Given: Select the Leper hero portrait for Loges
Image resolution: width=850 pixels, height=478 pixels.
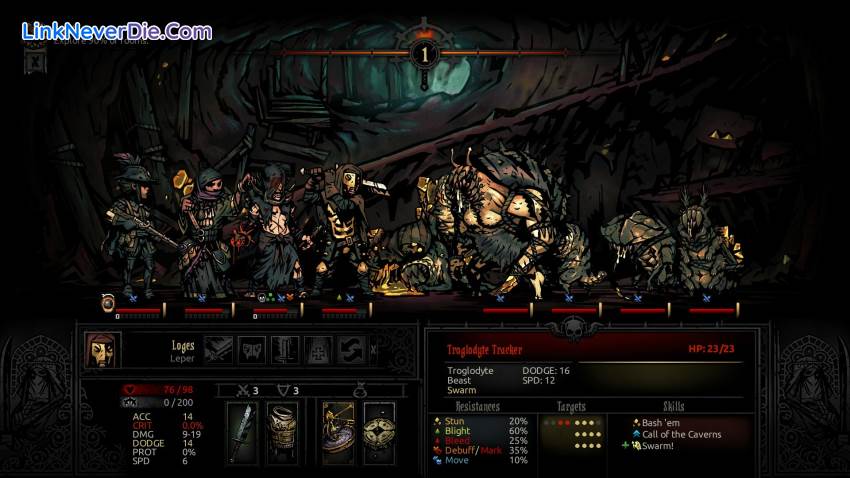Looking at the screenshot, I should click(99, 350).
